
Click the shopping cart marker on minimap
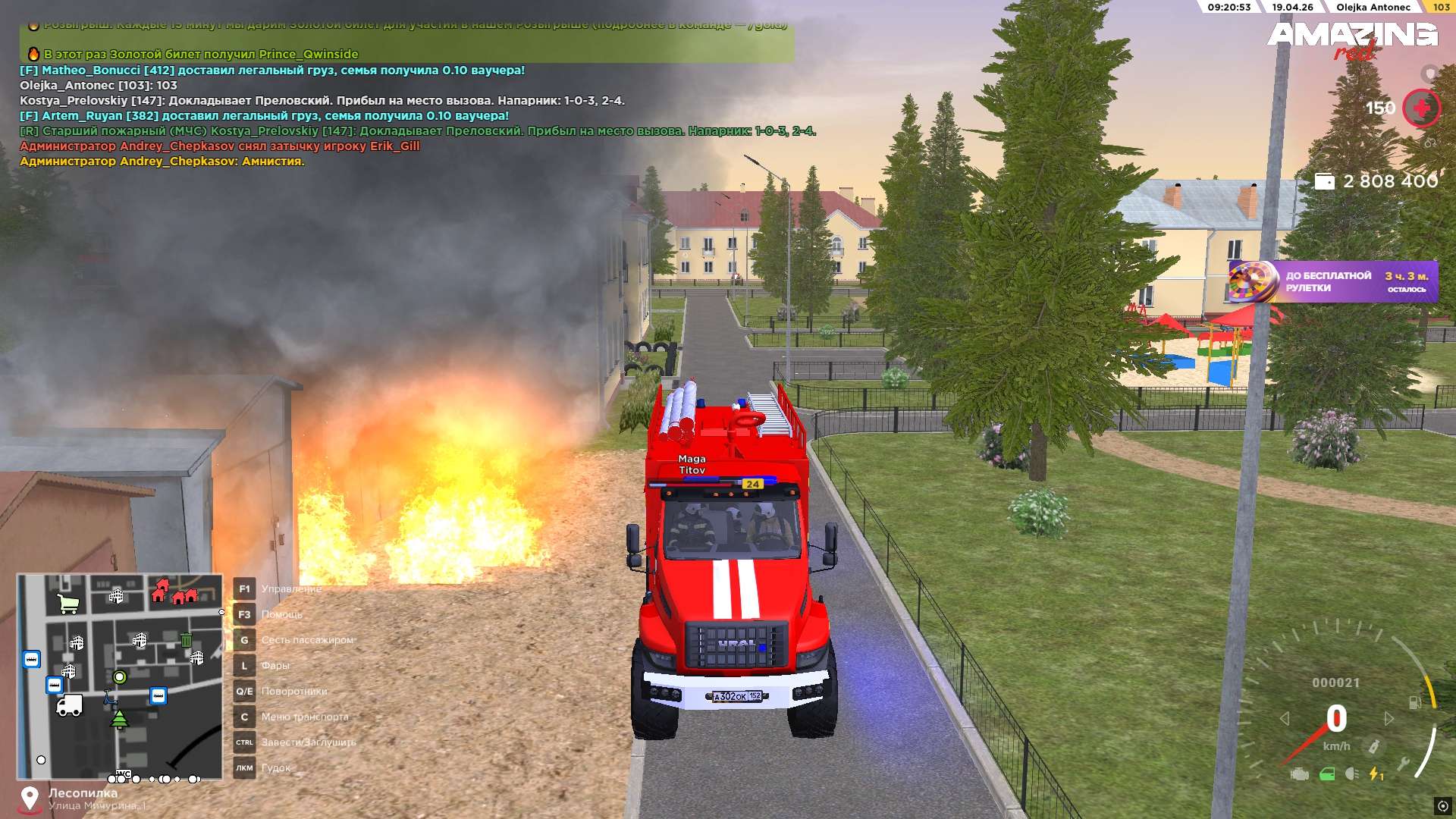click(68, 604)
